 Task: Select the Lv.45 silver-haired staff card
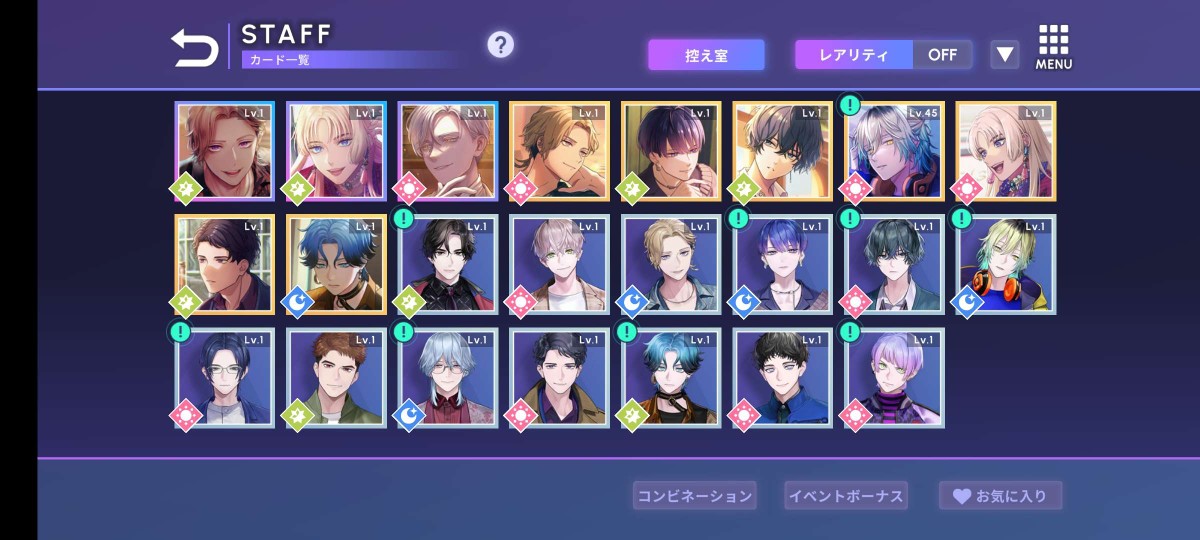(x=894, y=151)
